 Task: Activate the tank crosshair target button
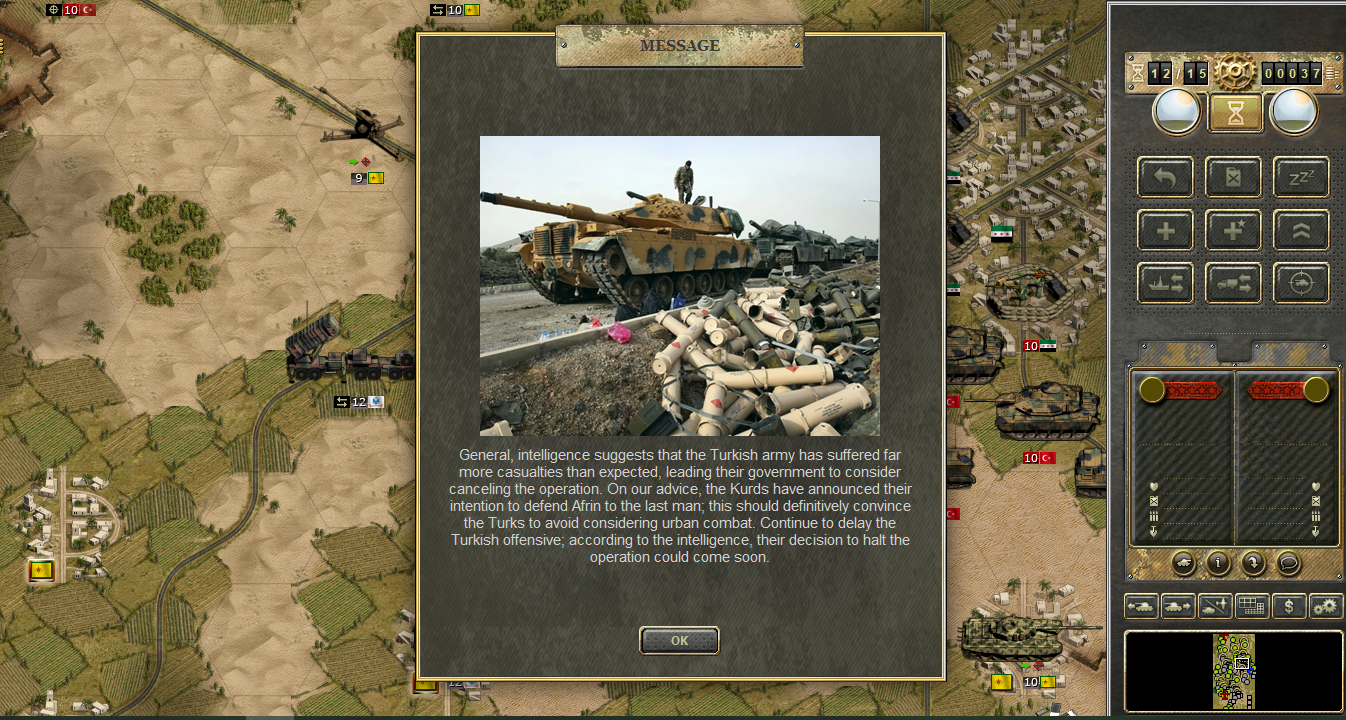point(1301,284)
